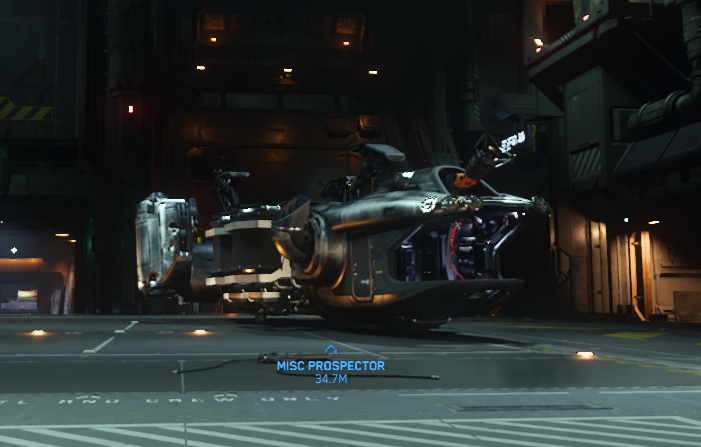Viewport: 701px width, 447px height.
Task: Select the MISC Prospector ship marker
Action: click(x=331, y=350)
